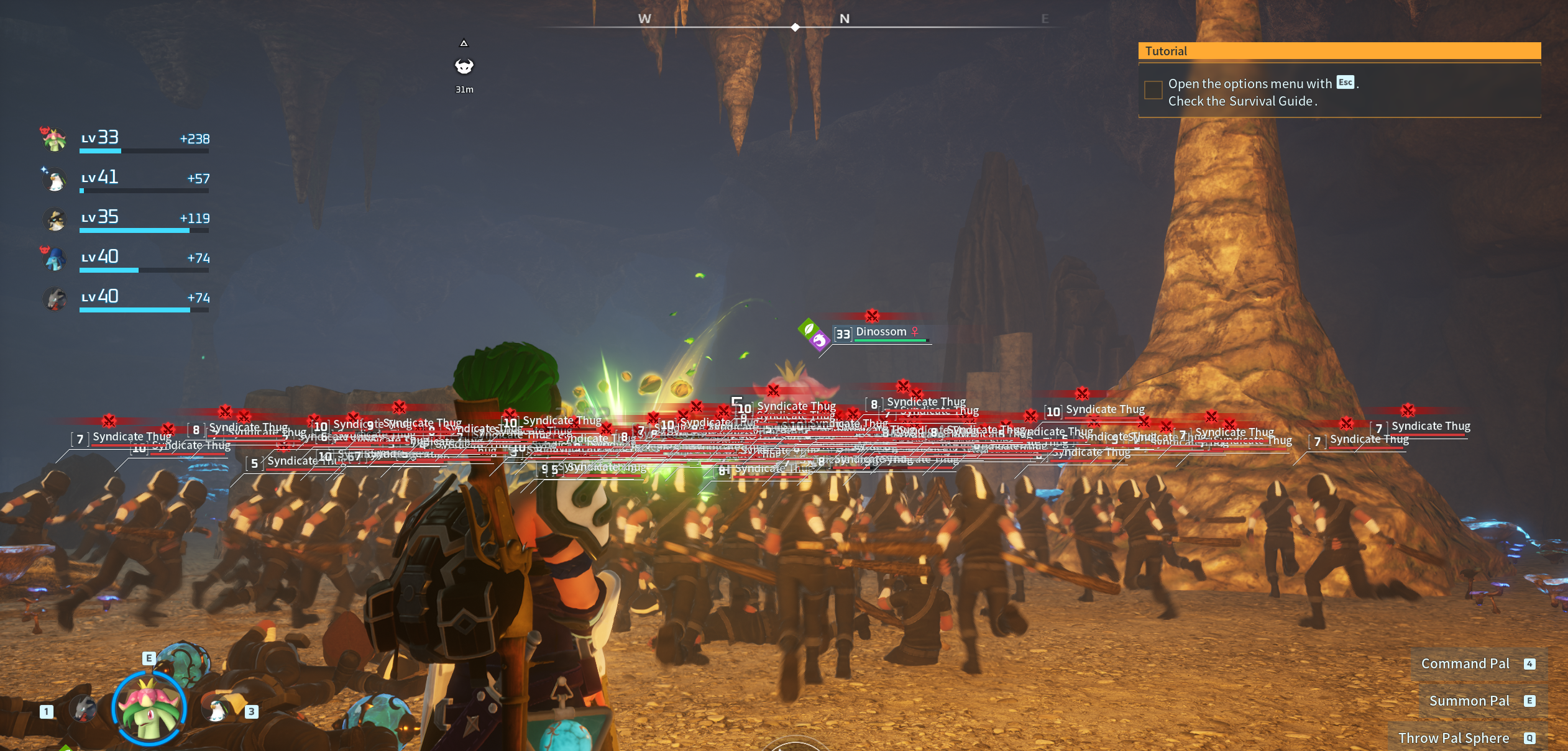Screen dimensions: 1568x751
Task: Switch to the grey wolf pal in selector
Action: click(x=83, y=709)
